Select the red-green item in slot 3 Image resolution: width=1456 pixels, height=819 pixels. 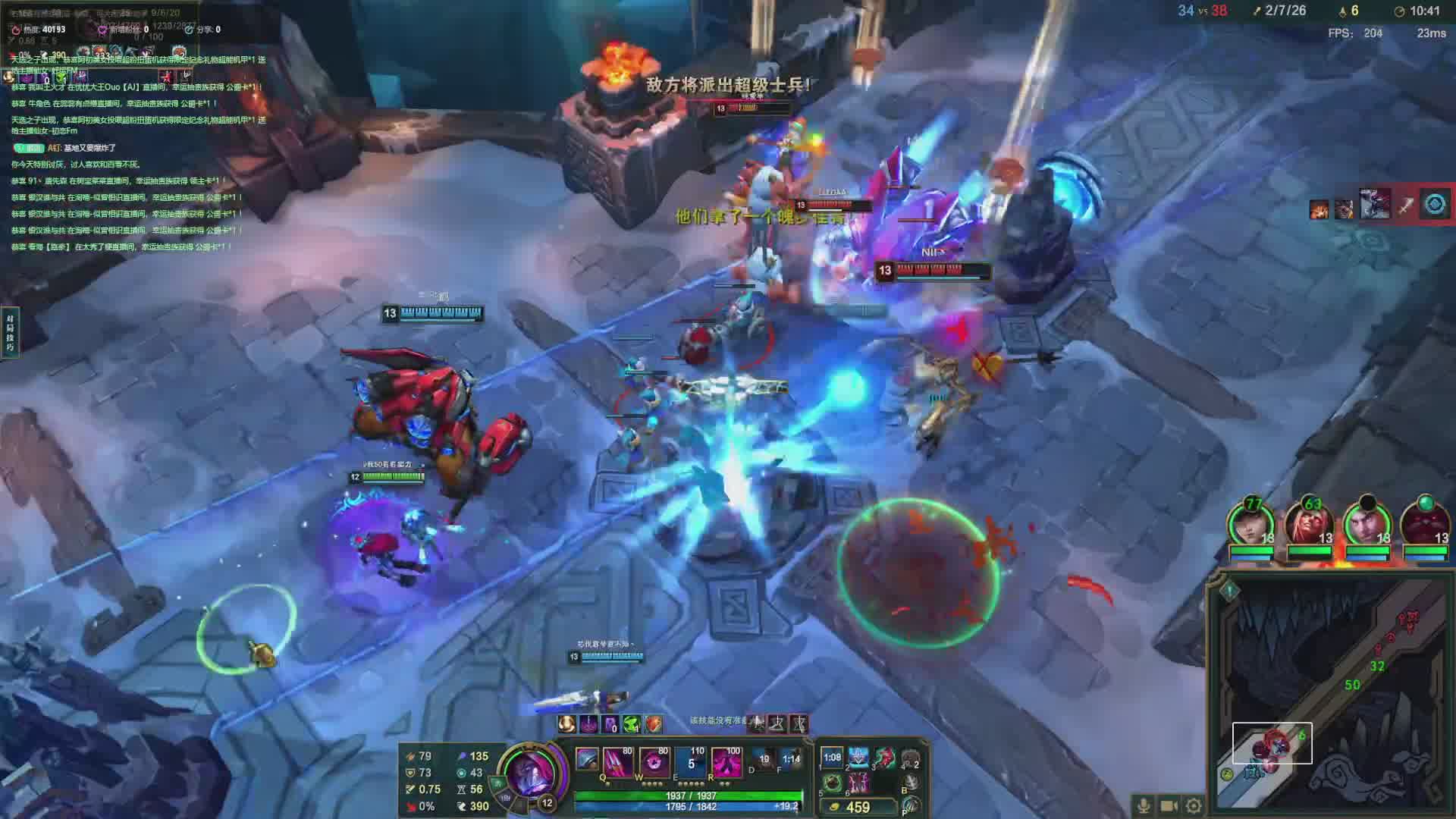[885, 758]
